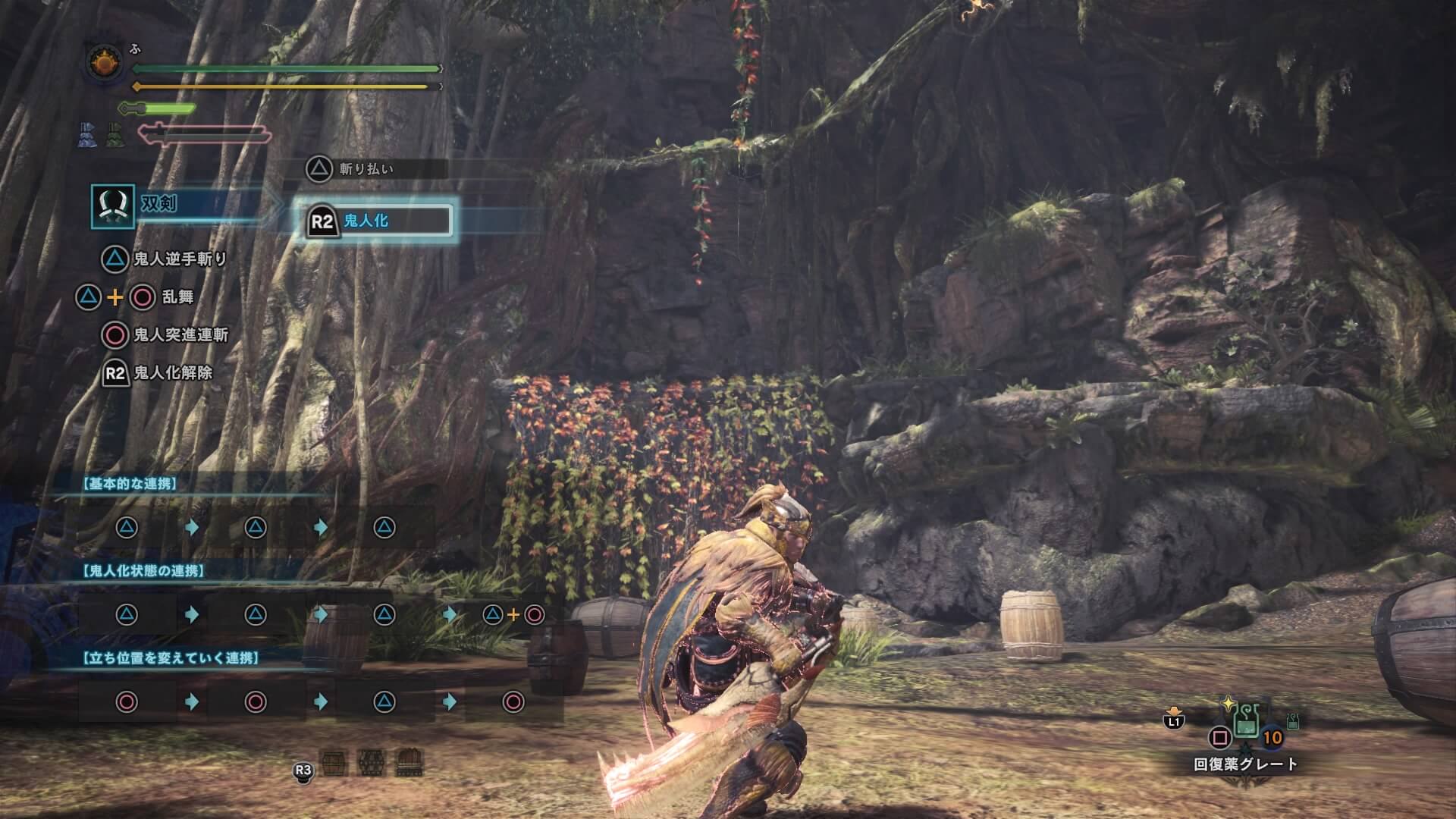The height and width of the screenshot is (819, 1456).
Task: Select the highlighted 鬼人化 move entry
Action: (378, 221)
